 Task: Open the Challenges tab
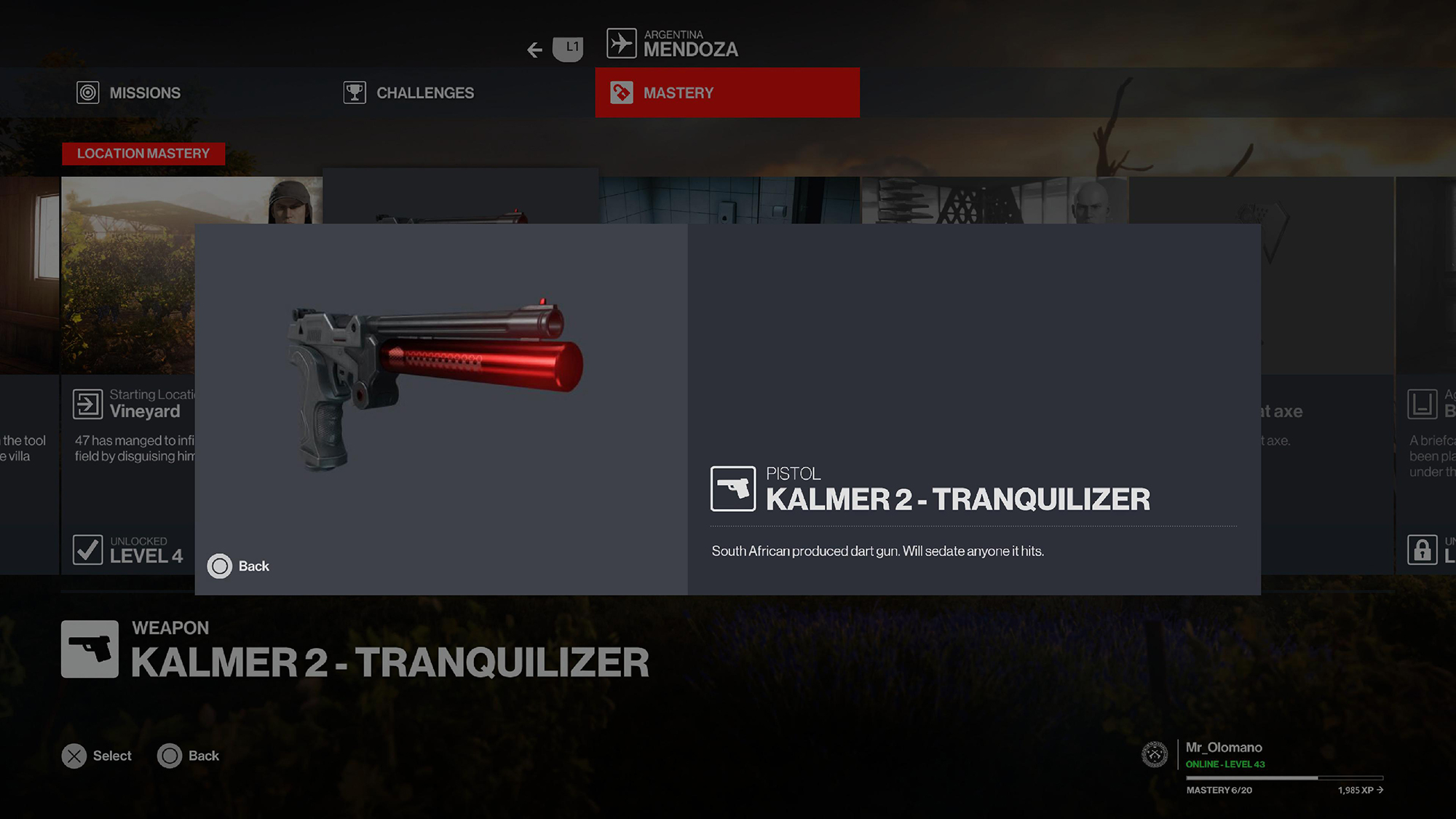424,92
